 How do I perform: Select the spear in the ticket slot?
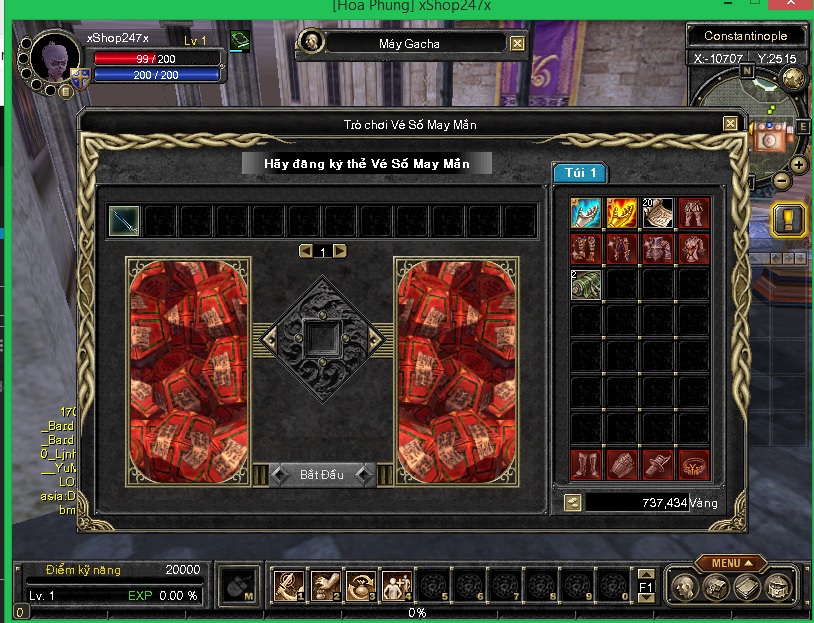[125, 221]
